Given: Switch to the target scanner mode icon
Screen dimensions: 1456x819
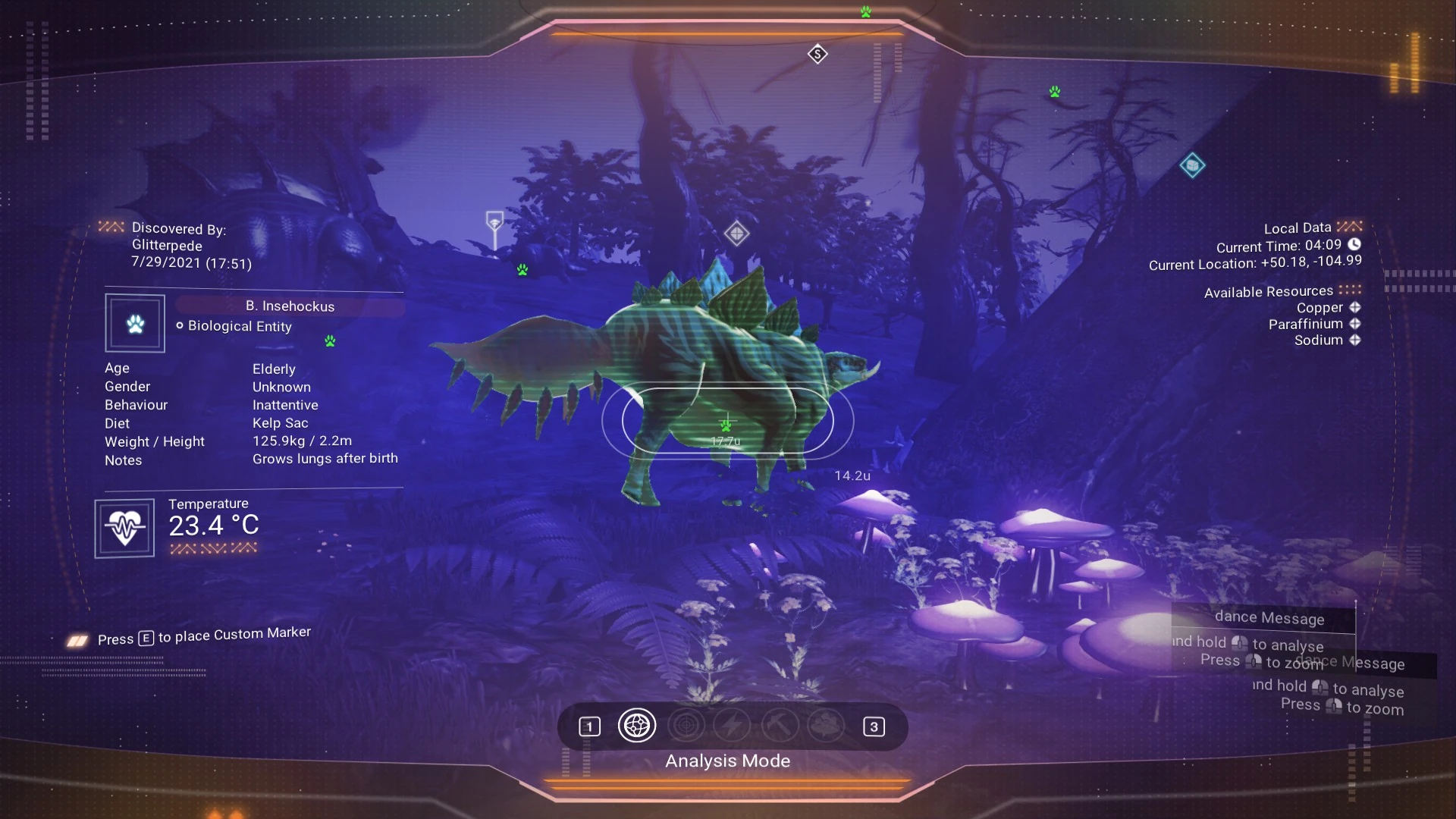Looking at the screenshot, I should click(686, 726).
